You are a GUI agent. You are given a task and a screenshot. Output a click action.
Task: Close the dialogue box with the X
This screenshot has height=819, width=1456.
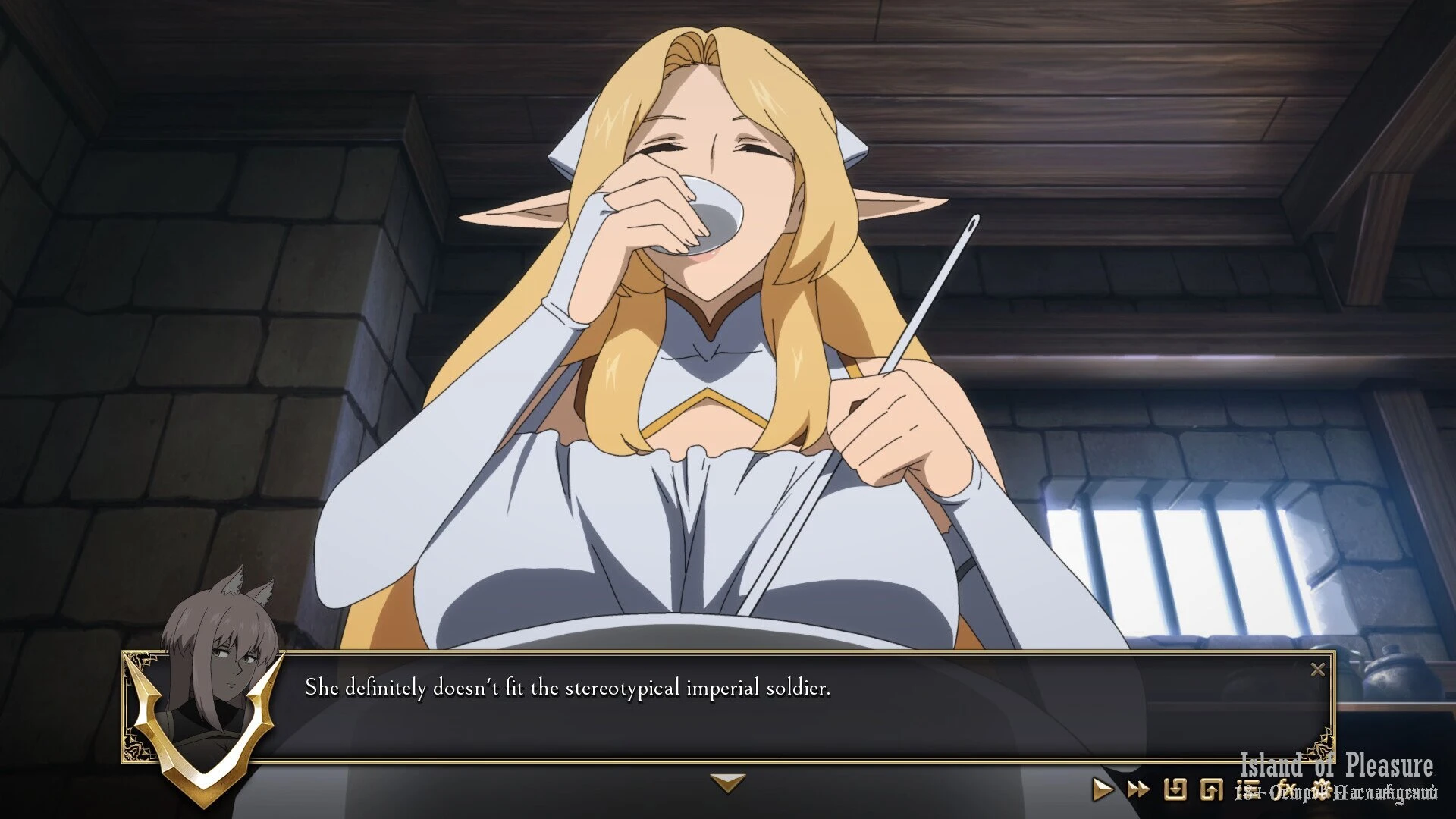point(1318,670)
